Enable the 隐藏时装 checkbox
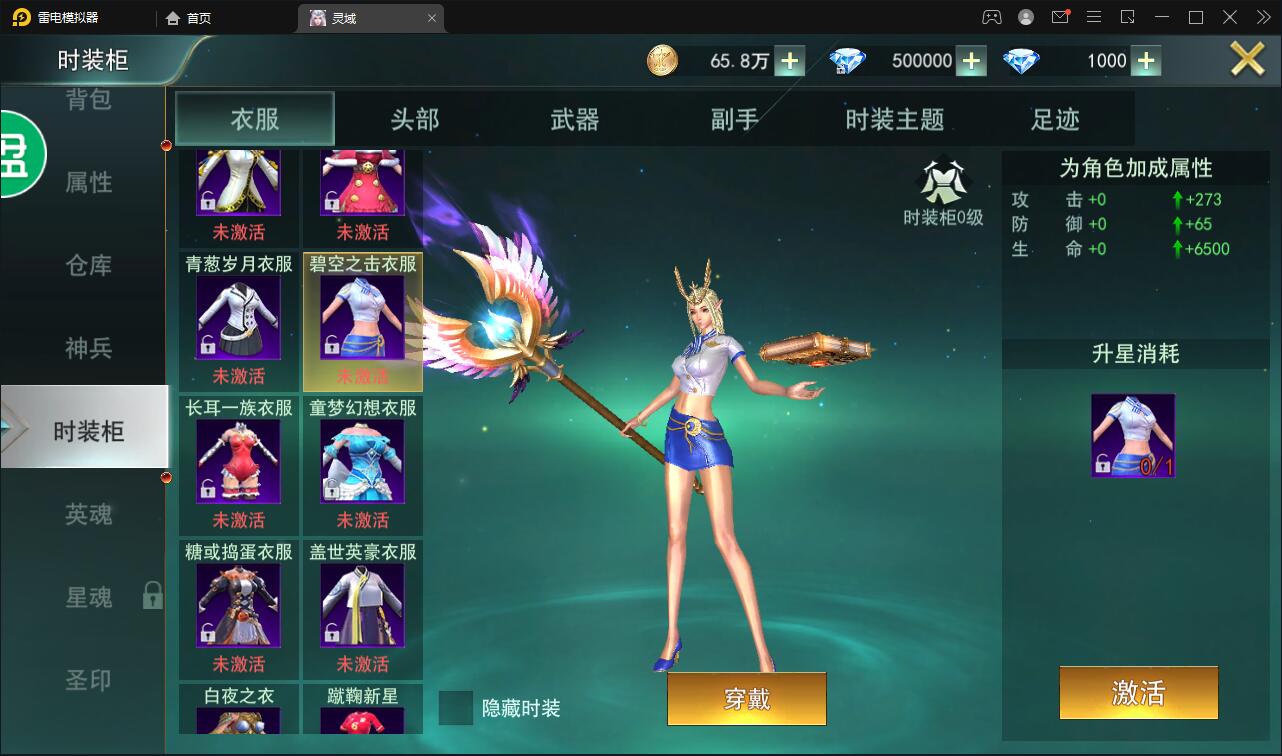 tap(455, 708)
